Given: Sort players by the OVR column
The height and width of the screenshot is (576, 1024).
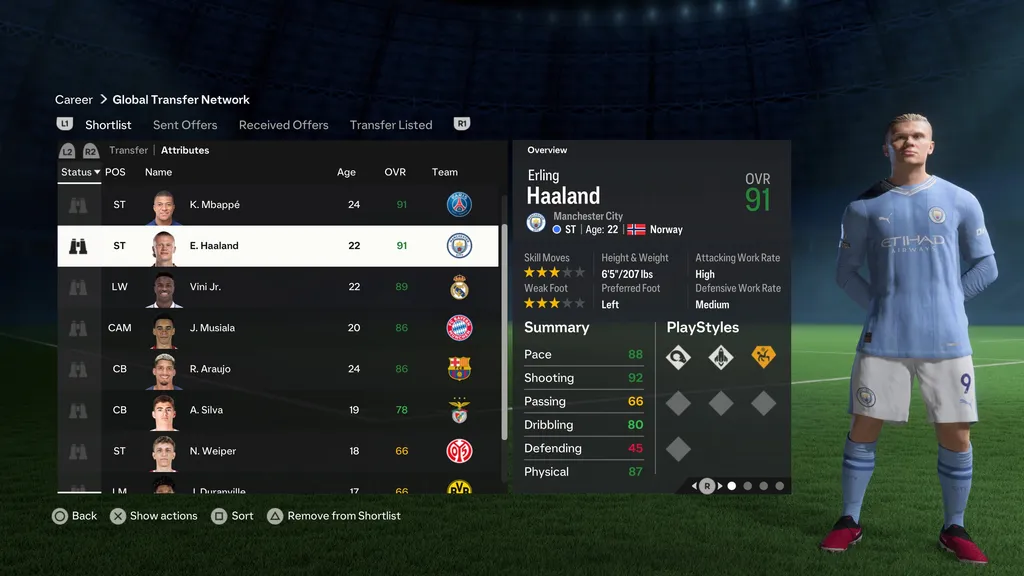Looking at the screenshot, I should click(x=395, y=172).
